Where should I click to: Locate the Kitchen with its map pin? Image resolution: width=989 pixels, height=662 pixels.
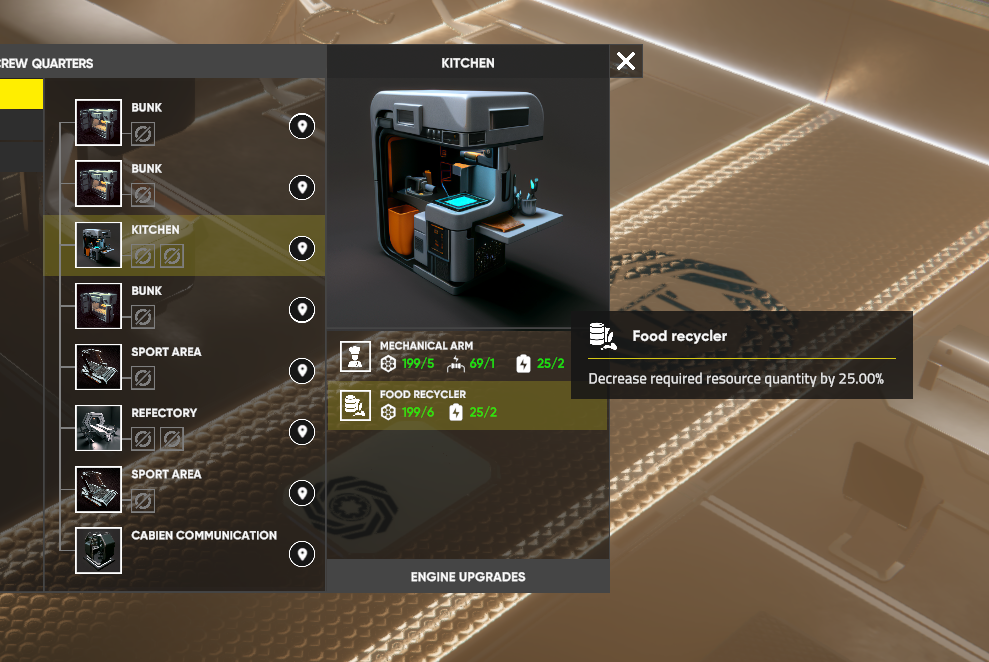point(302,248)
